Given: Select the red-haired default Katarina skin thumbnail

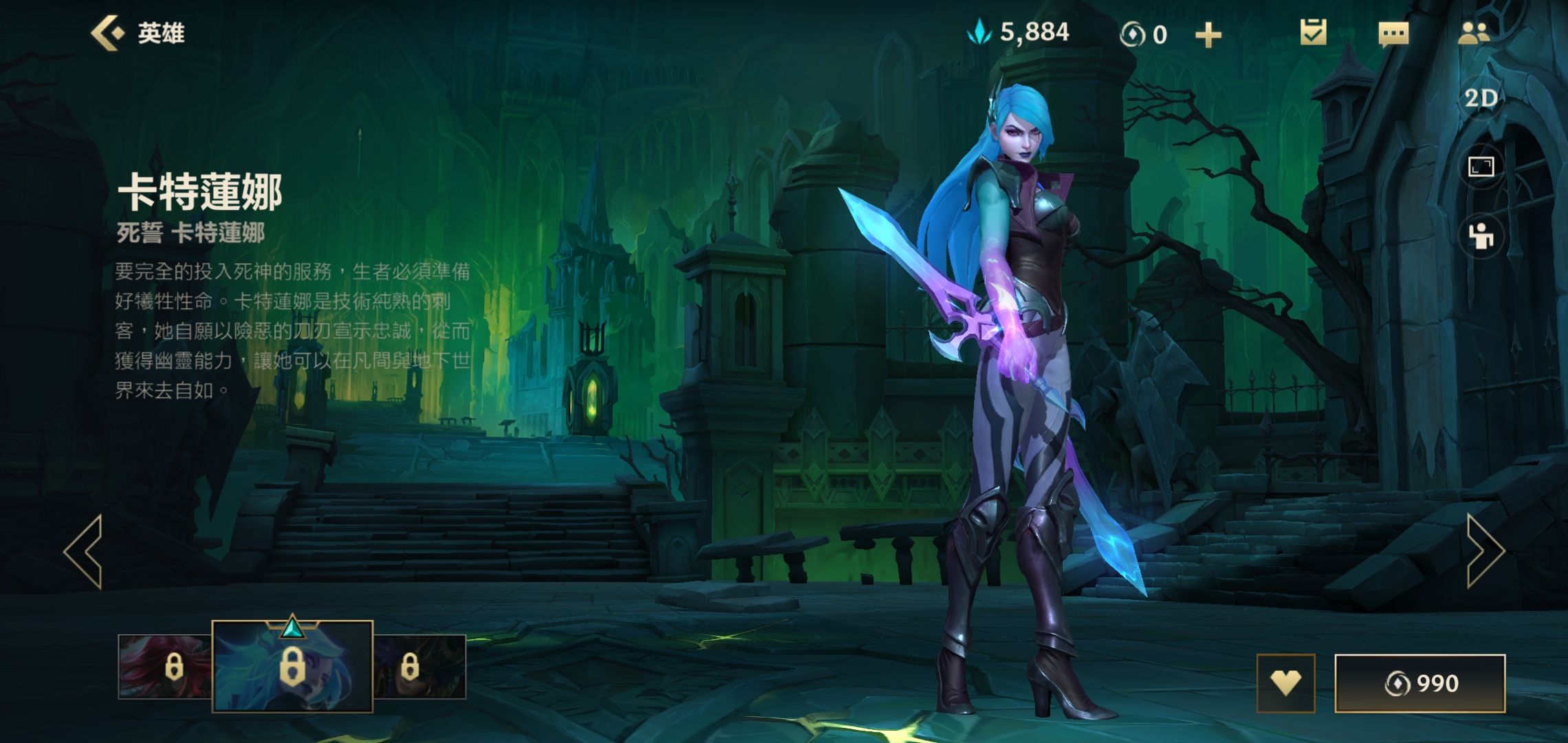Looking at the screenshot, I should click(165, 667).
